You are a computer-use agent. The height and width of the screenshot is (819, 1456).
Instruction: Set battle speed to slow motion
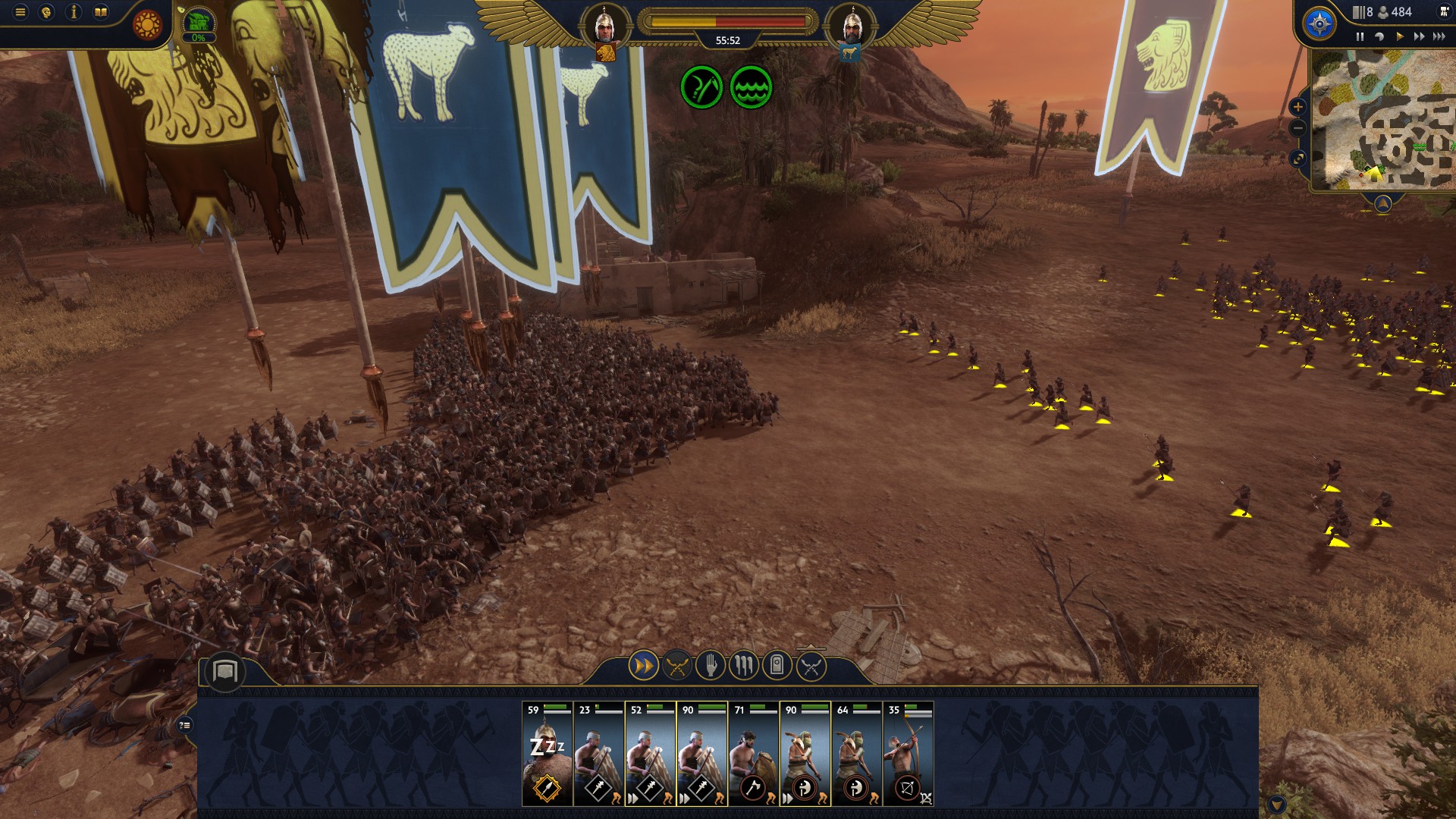point(1379,36)
